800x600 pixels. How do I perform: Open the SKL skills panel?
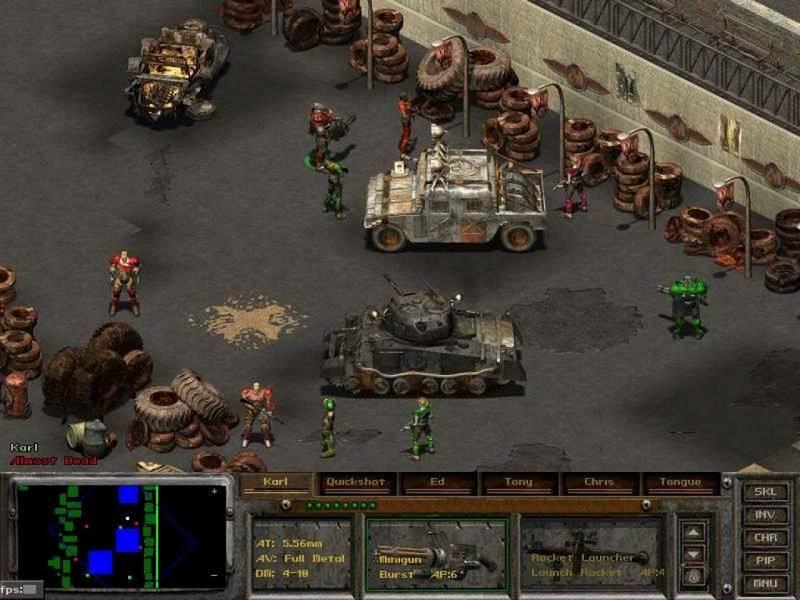[765, 493]
